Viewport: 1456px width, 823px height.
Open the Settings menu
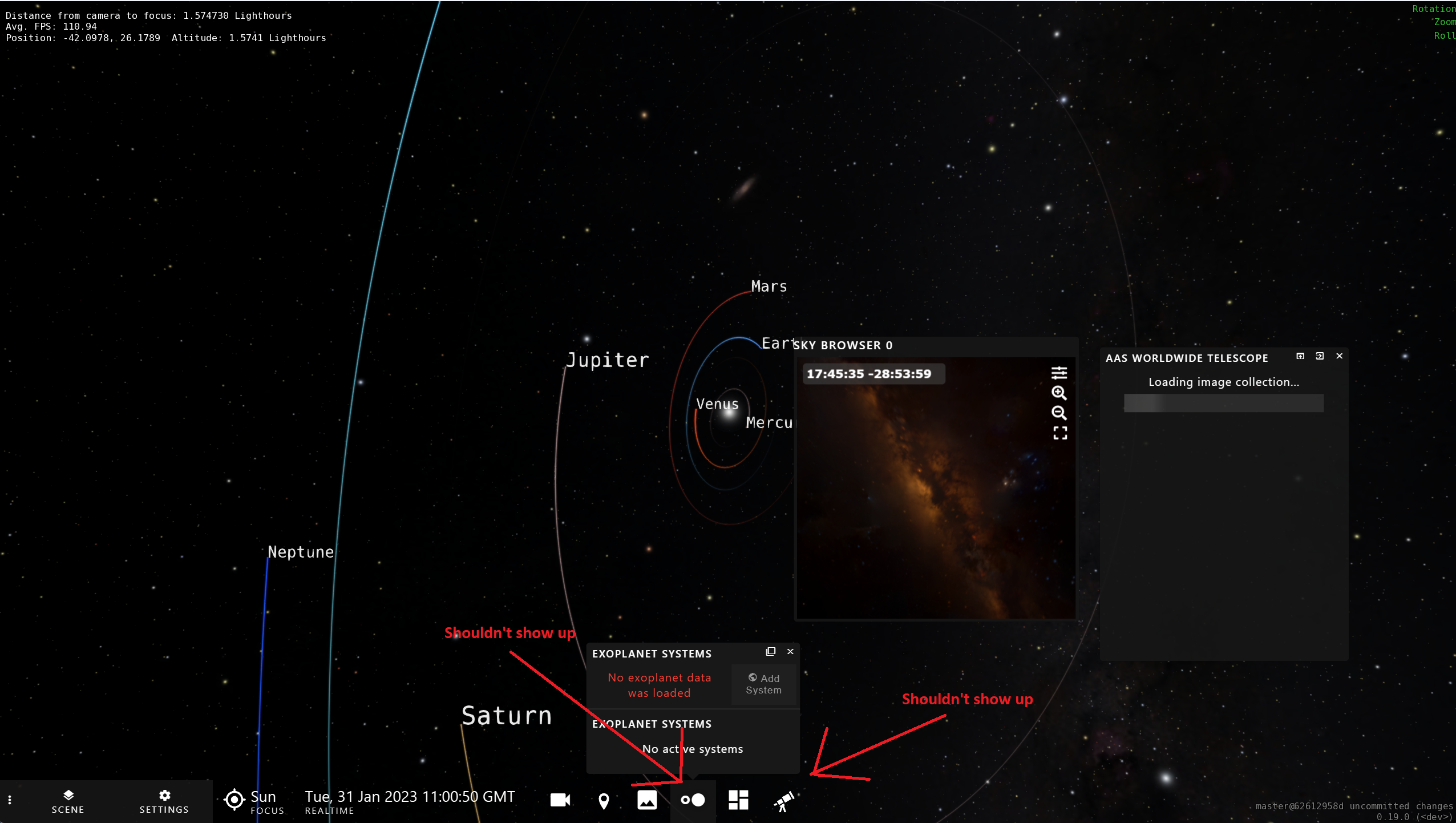click(x=164, y=800)
